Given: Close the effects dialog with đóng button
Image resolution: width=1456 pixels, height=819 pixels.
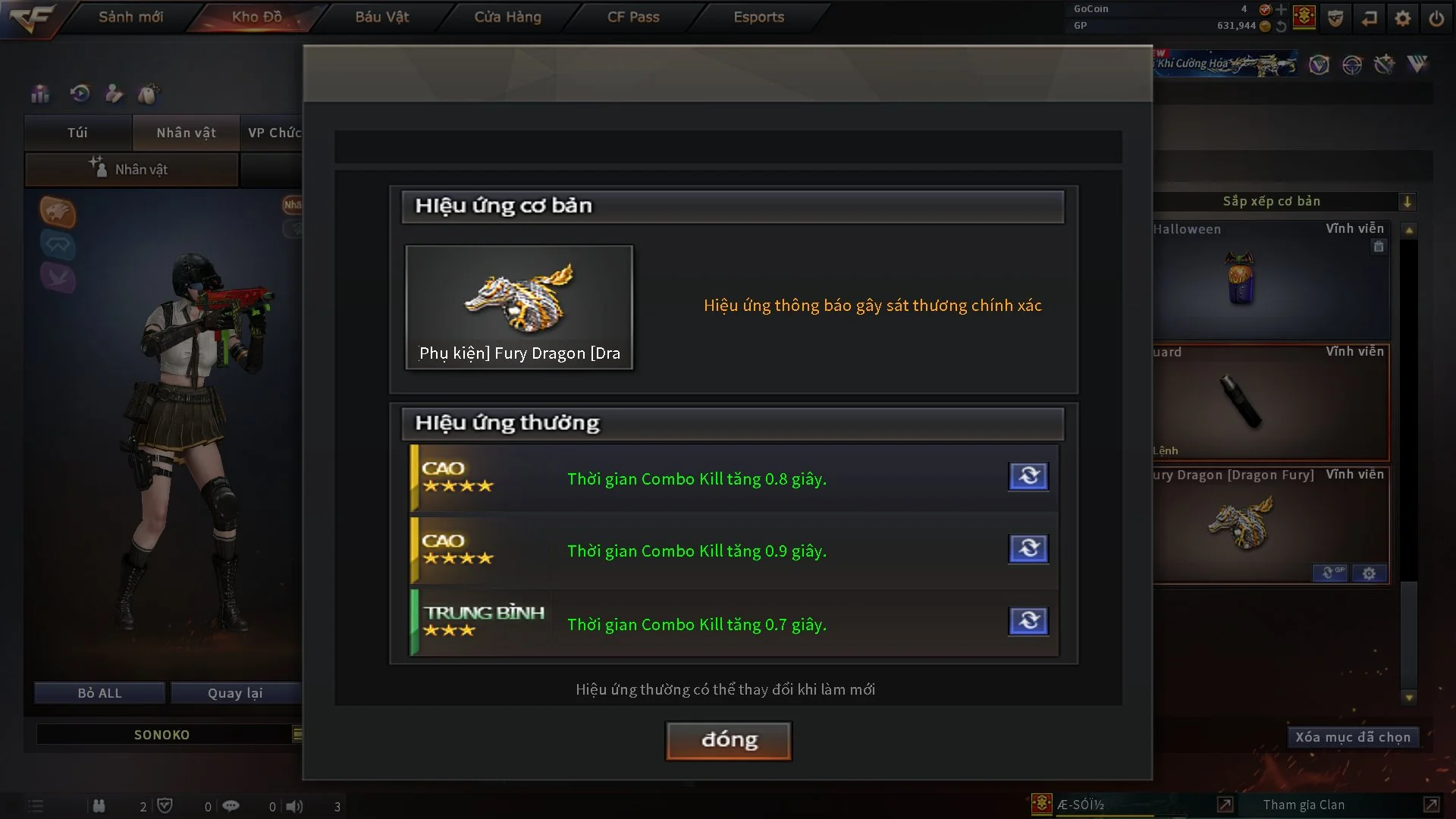Looking at the screenshot, I should (x=728, y=740).
